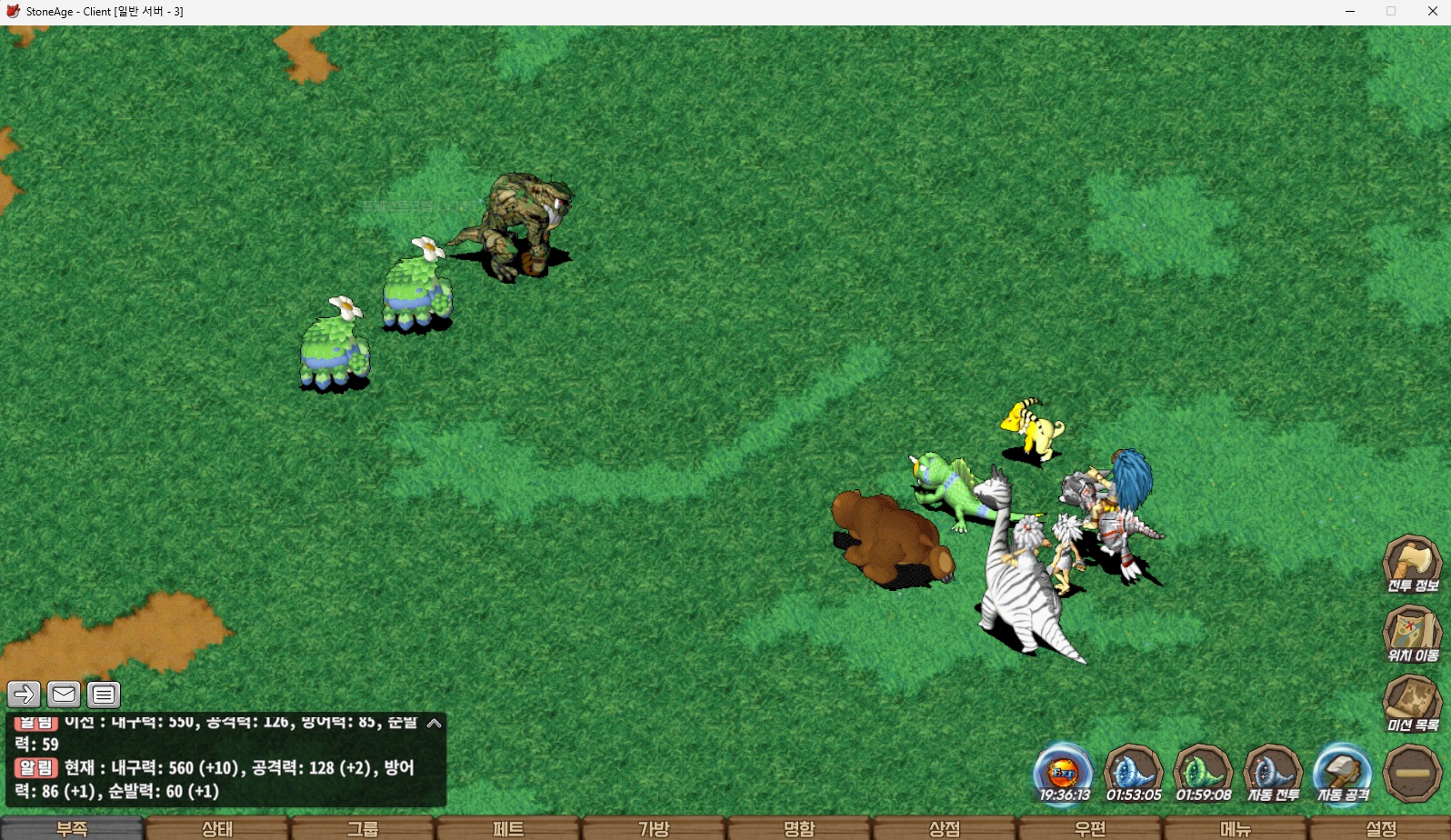Image resolution: width=1451 pixels, height=840 pixels.
Task: Open the 메뉴 (menu) button
Action: click(1236, 828)
